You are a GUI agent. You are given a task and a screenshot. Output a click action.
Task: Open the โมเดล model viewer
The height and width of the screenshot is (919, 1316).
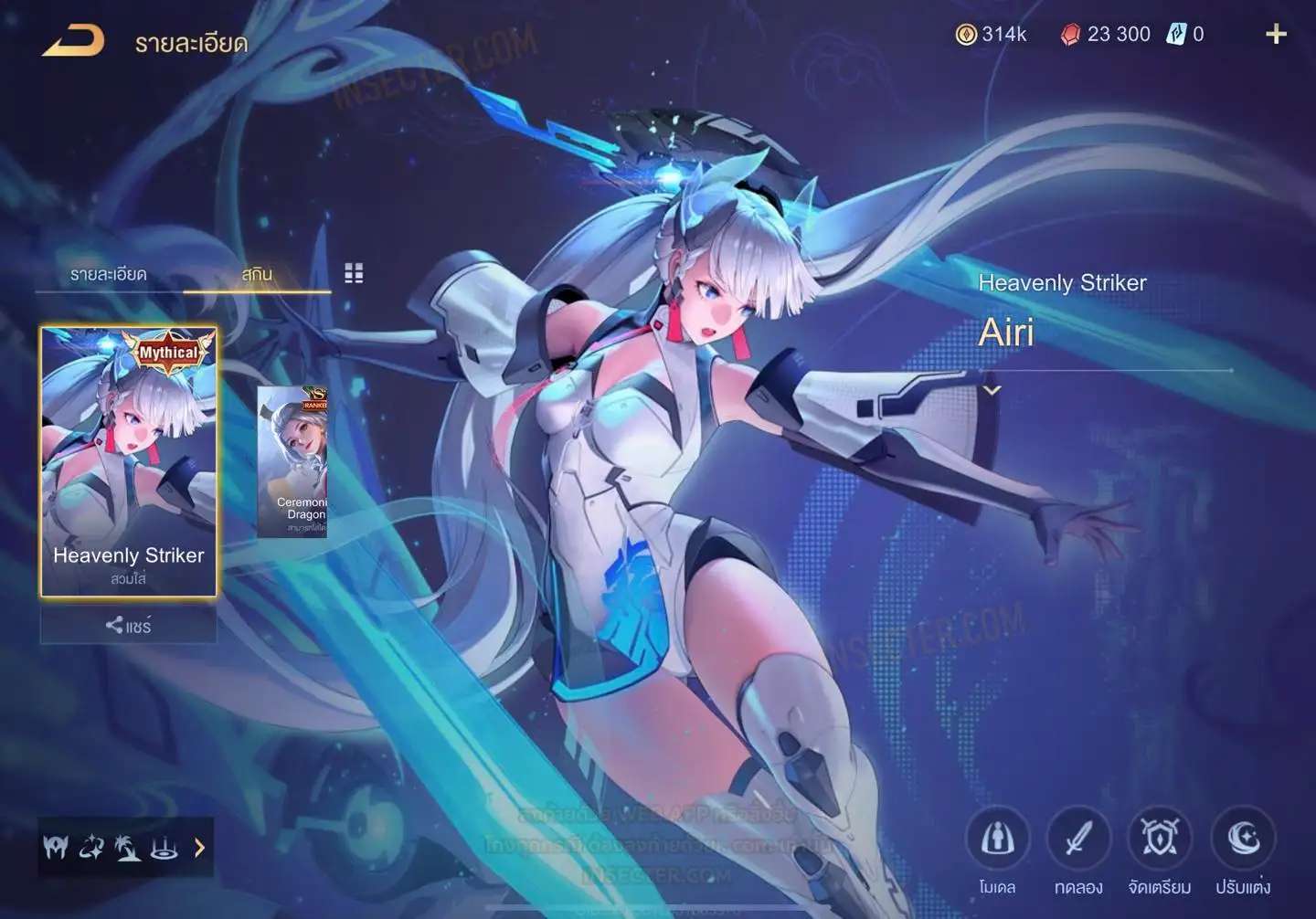point(997,839)
